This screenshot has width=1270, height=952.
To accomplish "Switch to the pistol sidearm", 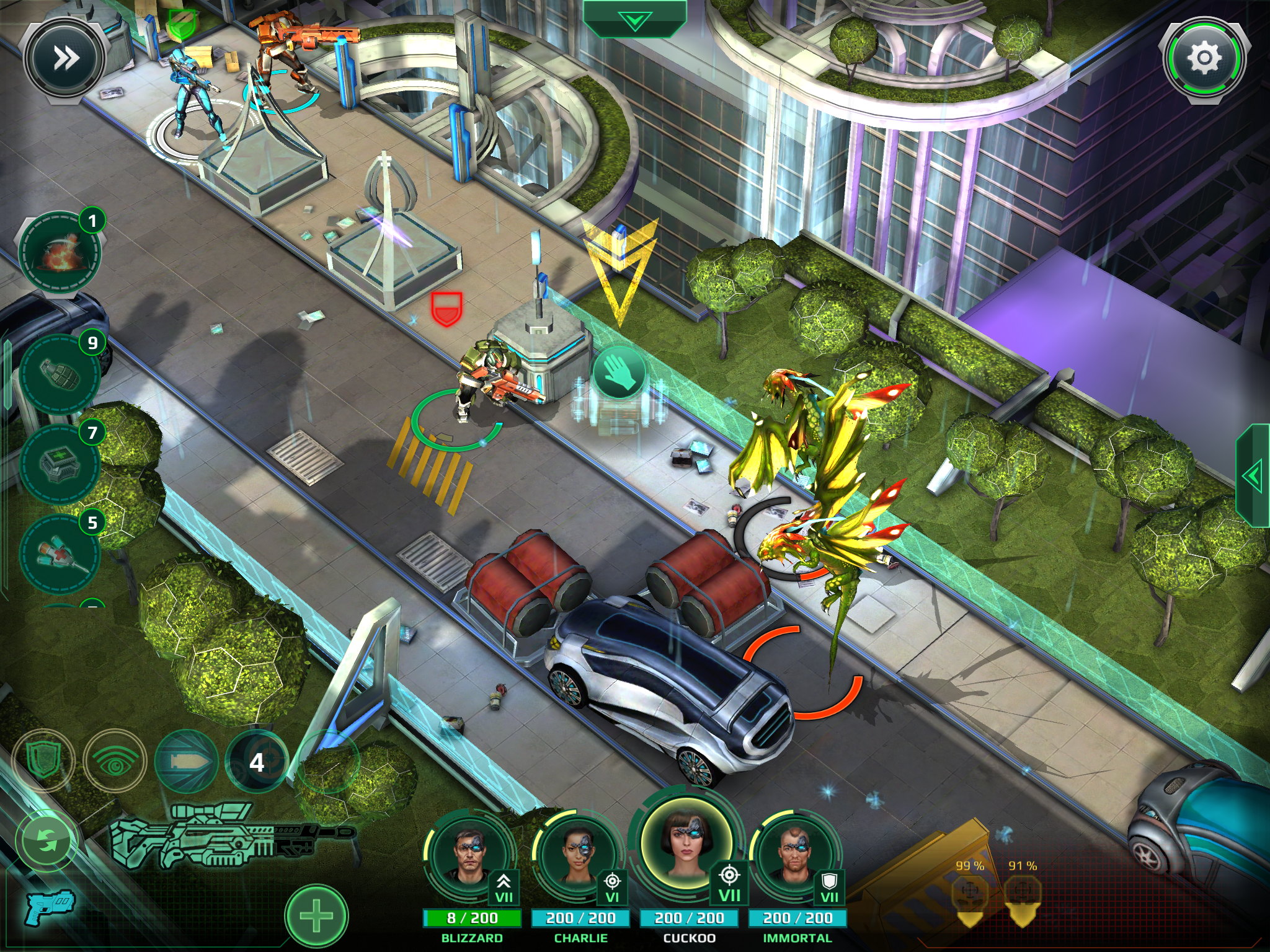I will coord(50,907).
